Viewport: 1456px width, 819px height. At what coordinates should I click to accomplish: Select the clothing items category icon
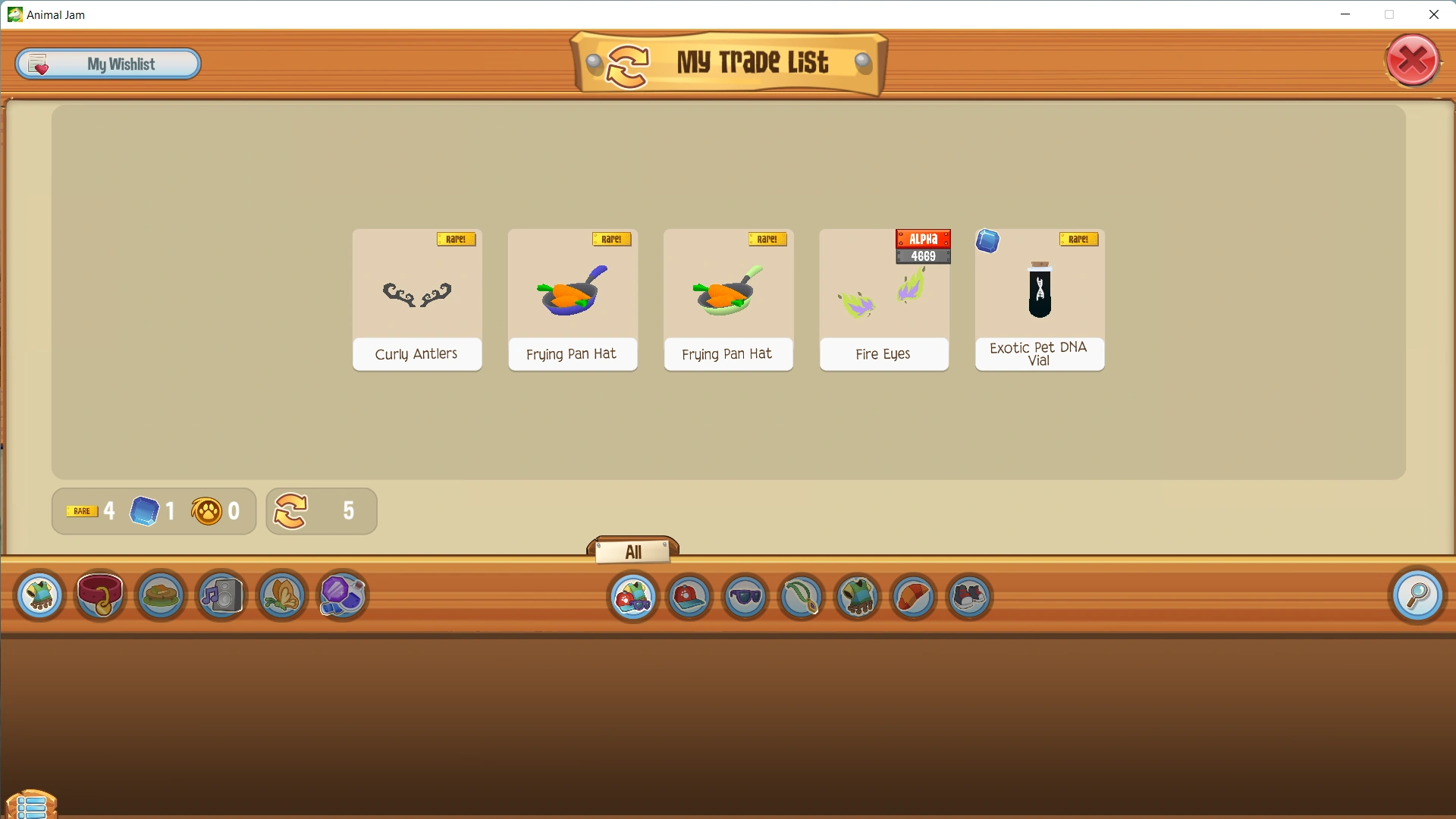coord(39,596)
